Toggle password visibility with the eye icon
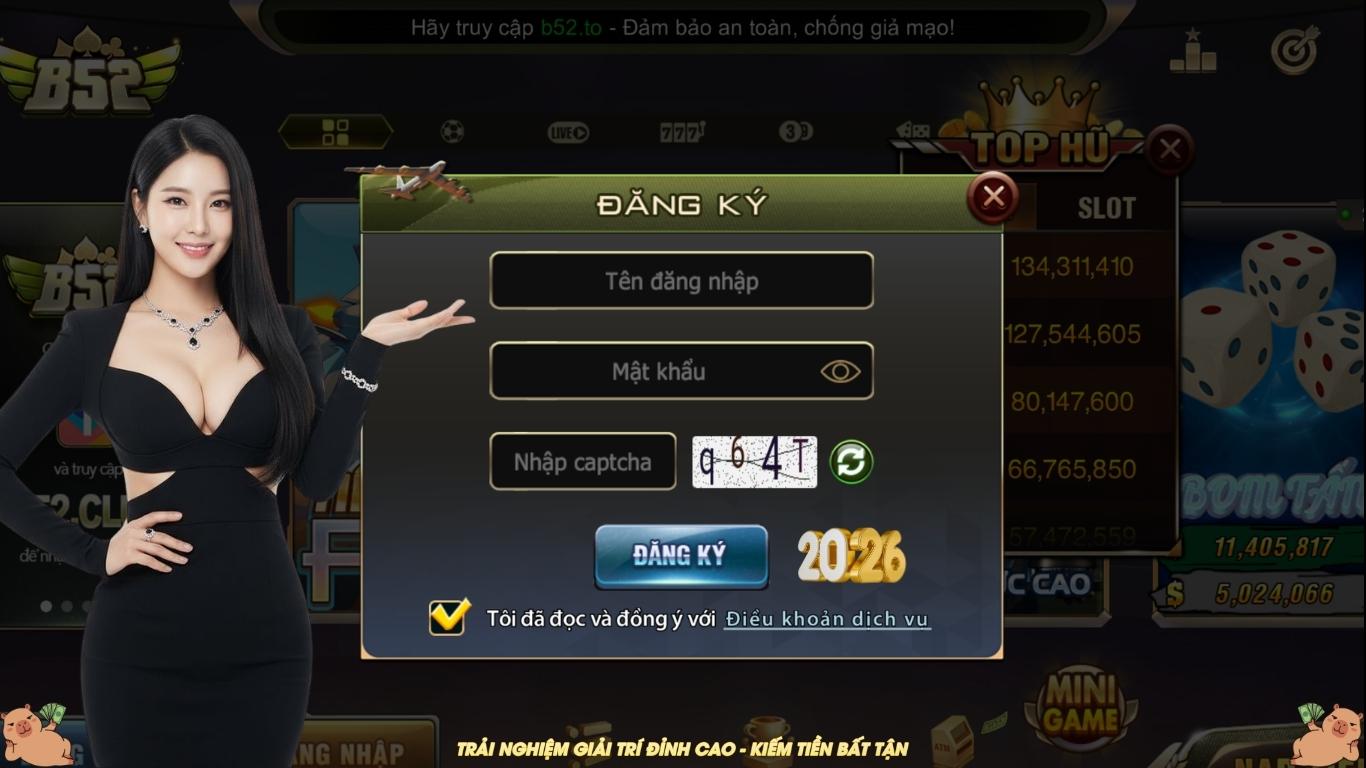1366x768 pixels. pos(843,371)
